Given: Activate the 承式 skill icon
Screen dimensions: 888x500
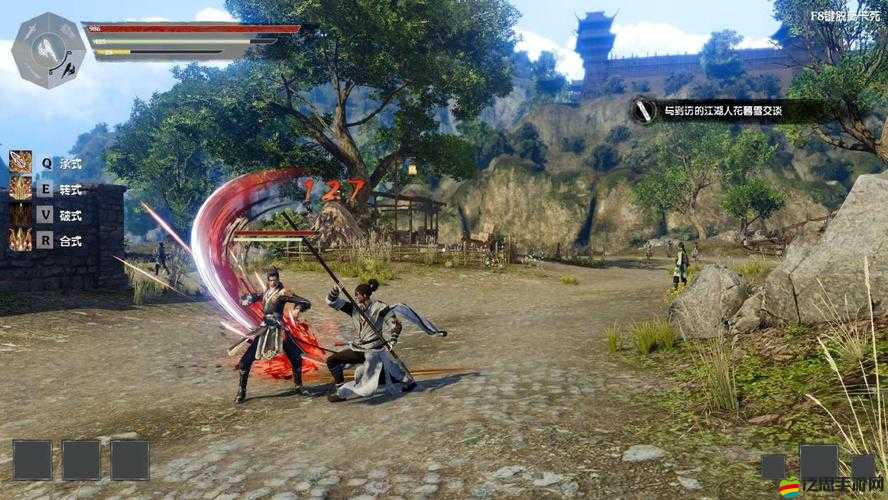Looking at the screenshot, I should click(20, 162).
